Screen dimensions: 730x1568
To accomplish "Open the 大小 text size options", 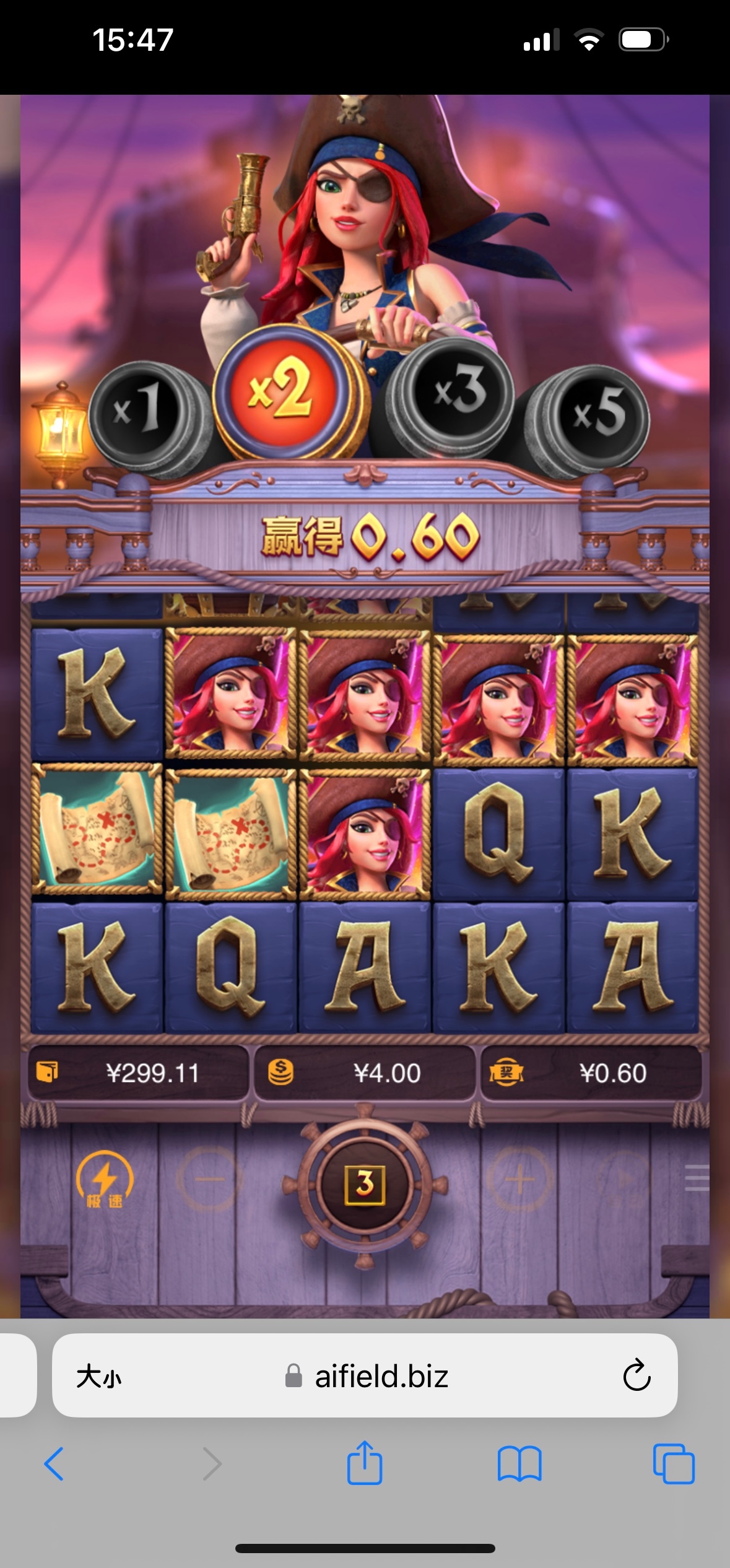I will click(x=99, y=1377).
